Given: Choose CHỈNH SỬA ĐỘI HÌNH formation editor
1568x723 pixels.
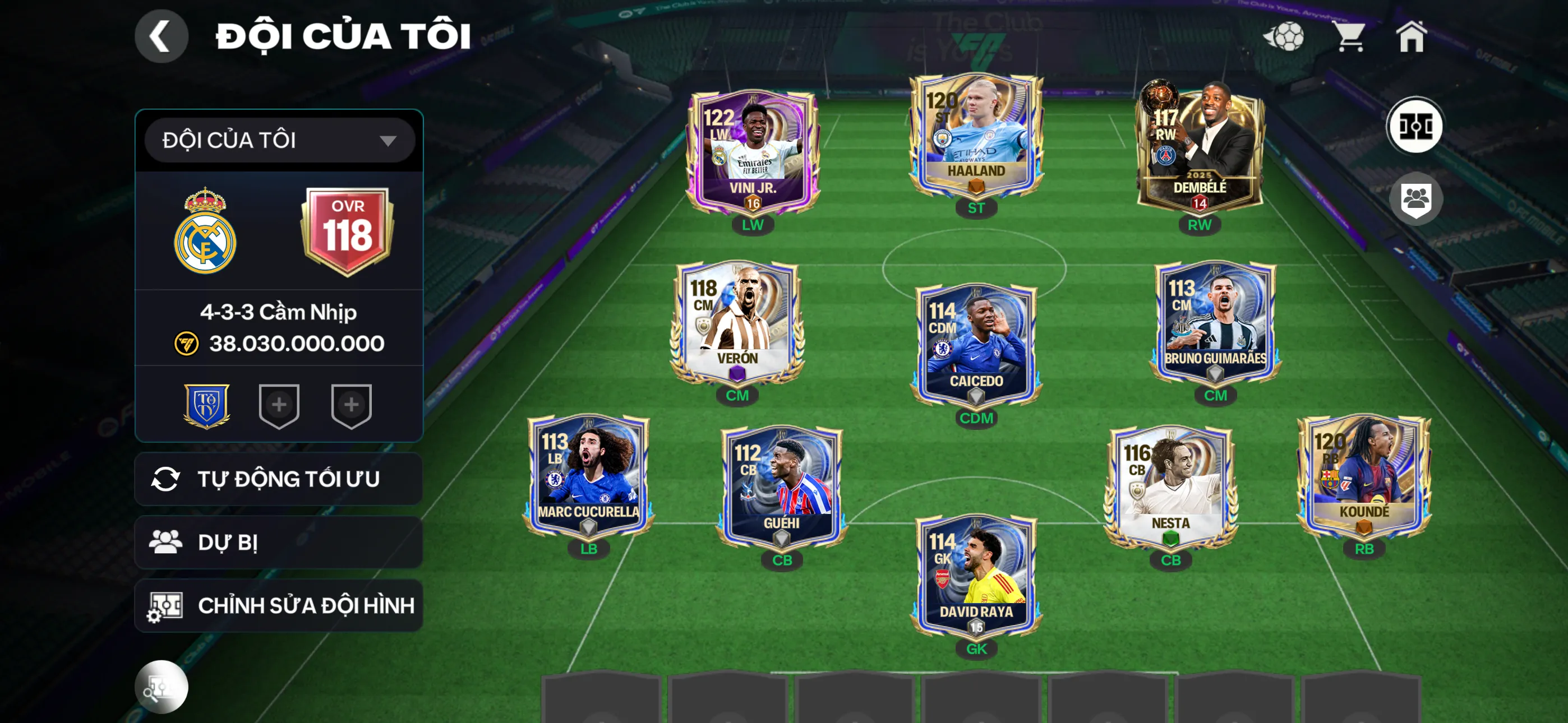Looking at the screenshot, I should [x=279, y=605].
